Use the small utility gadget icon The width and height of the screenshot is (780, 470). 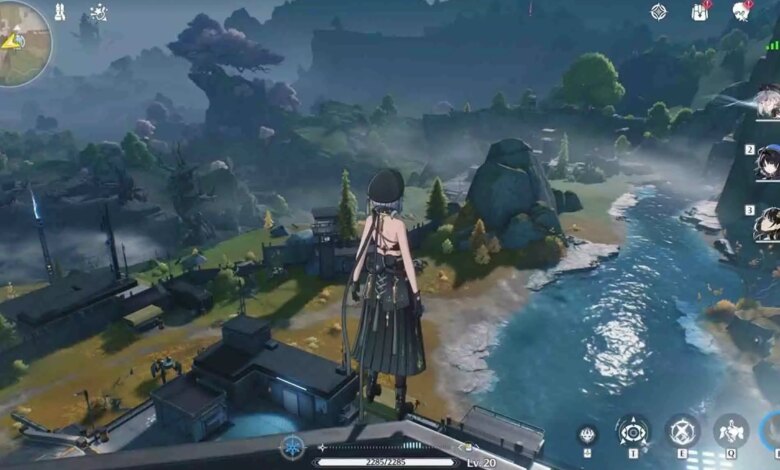click(588, 434)
